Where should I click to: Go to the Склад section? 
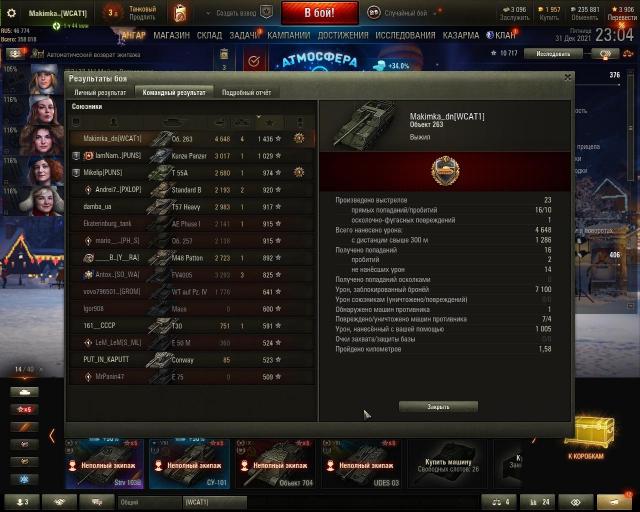click(209, 35)
